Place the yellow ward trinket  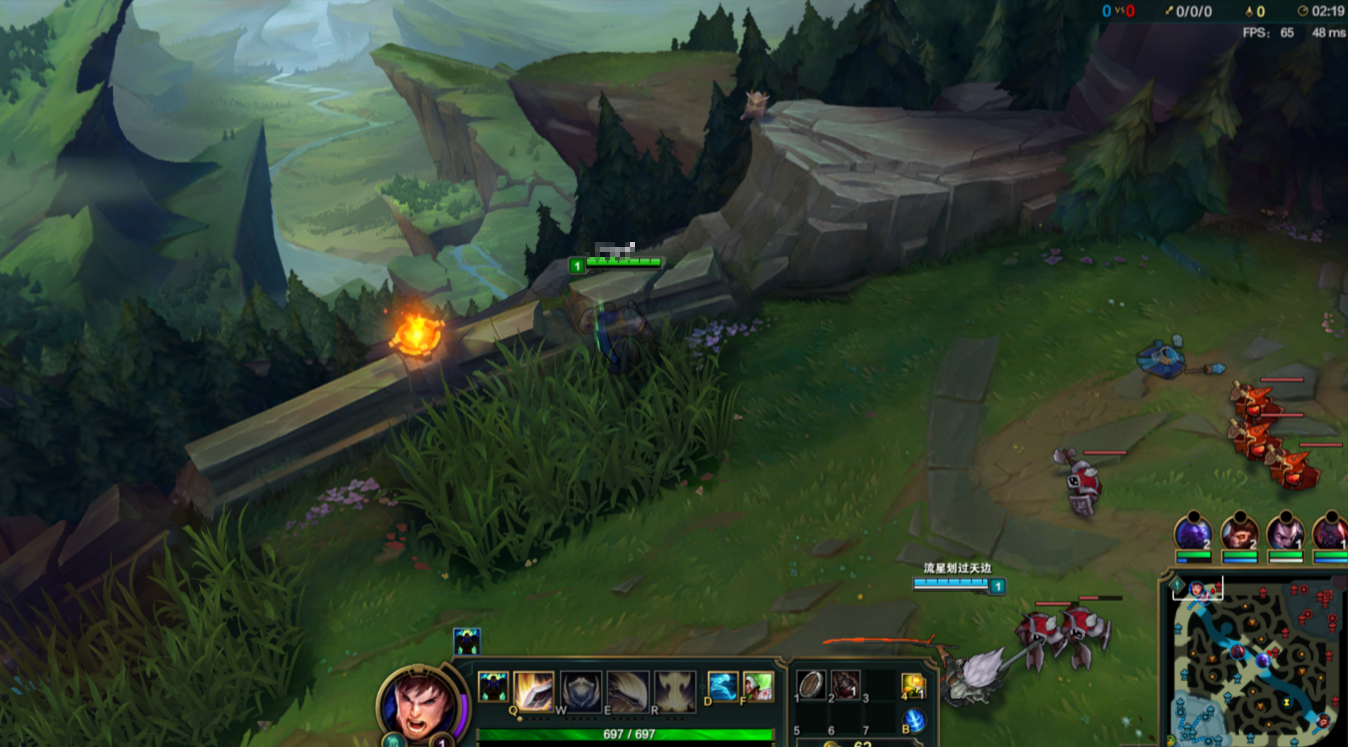click(912, 686)
